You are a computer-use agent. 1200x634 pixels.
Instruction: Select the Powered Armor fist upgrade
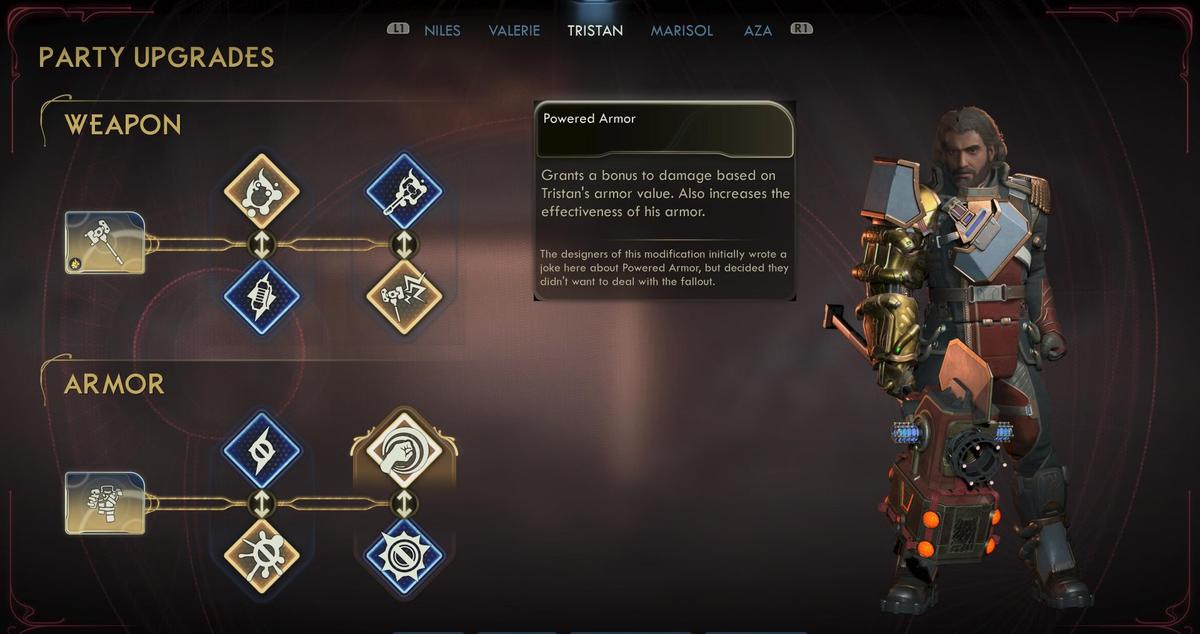tap(404, 450)
